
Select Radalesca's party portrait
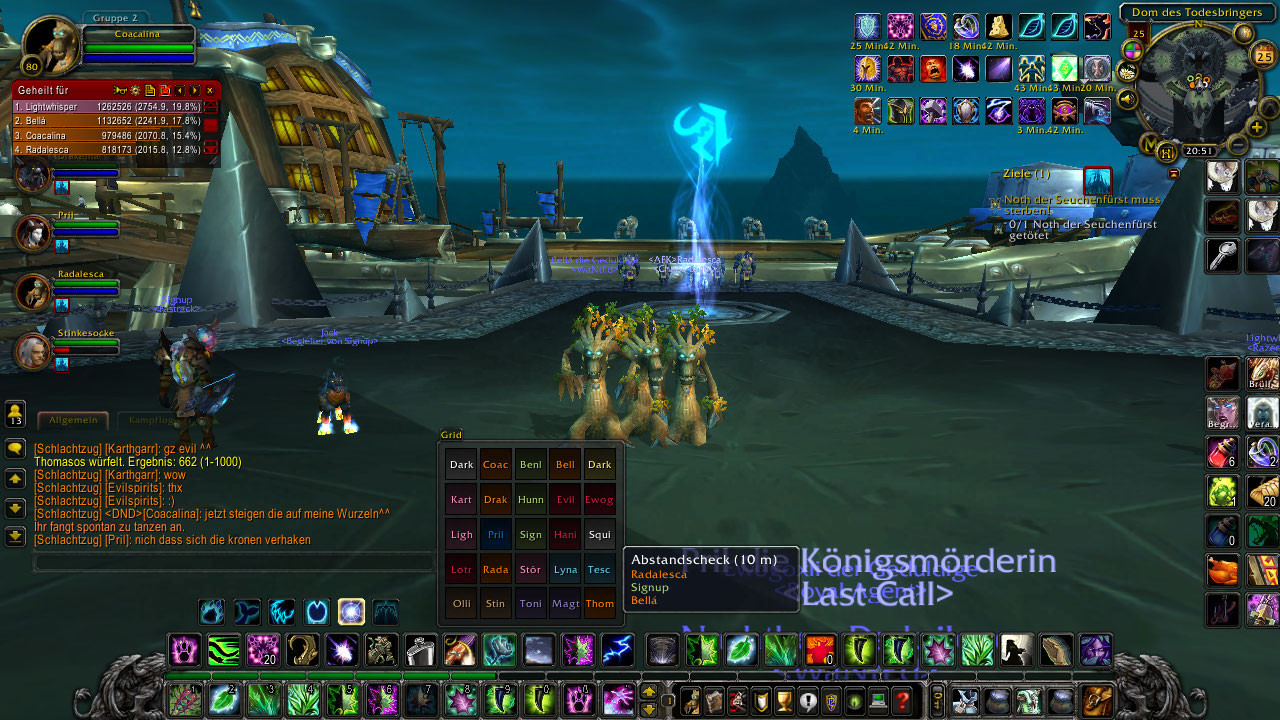(x=33, y=291)
